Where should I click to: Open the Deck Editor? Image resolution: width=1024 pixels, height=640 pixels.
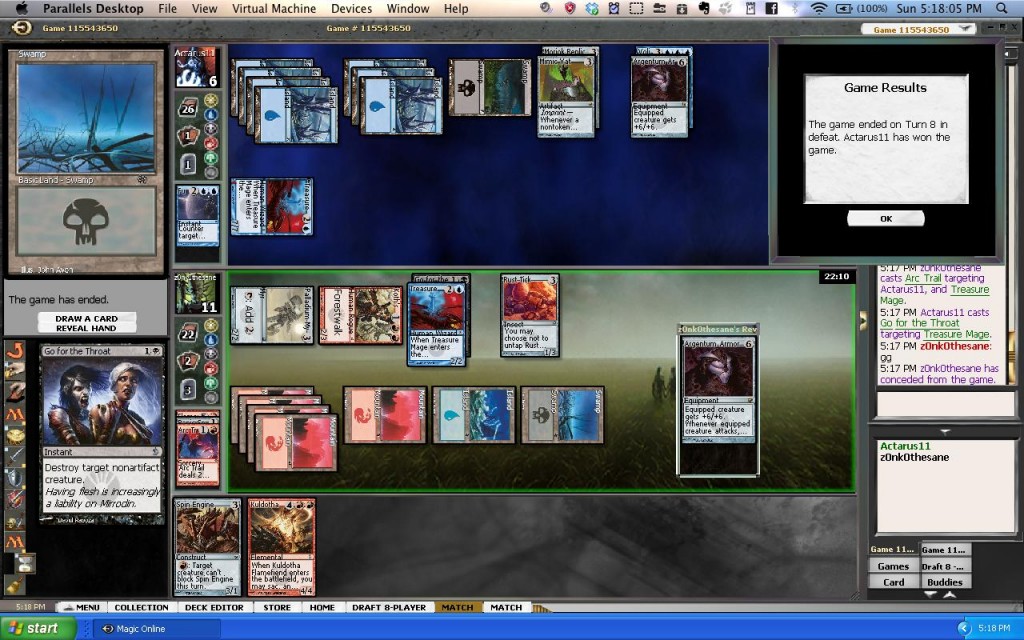pos(213,607)
